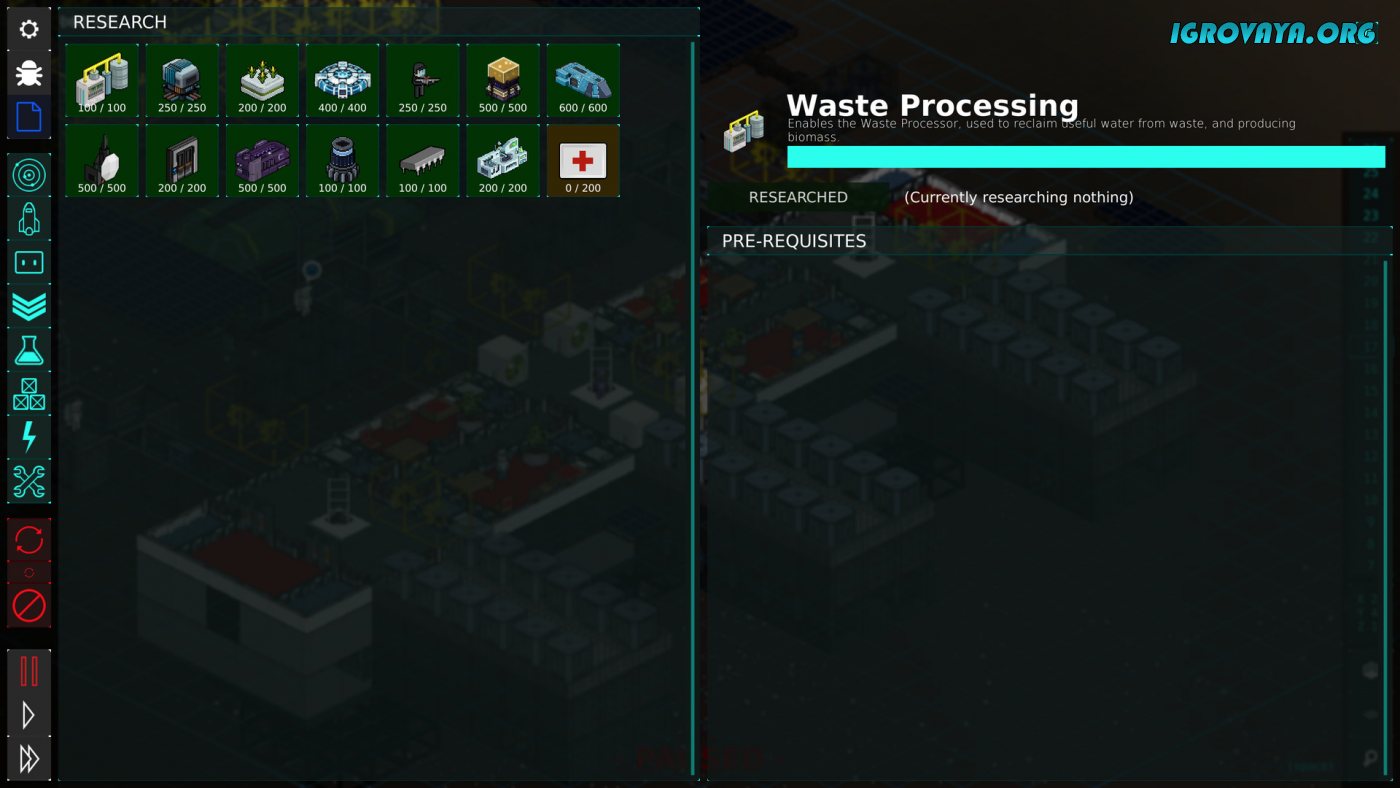The height and width of the screenshot is (788, 1400).
Task: Enable fast-forward game speed
Action: [29, 759]
